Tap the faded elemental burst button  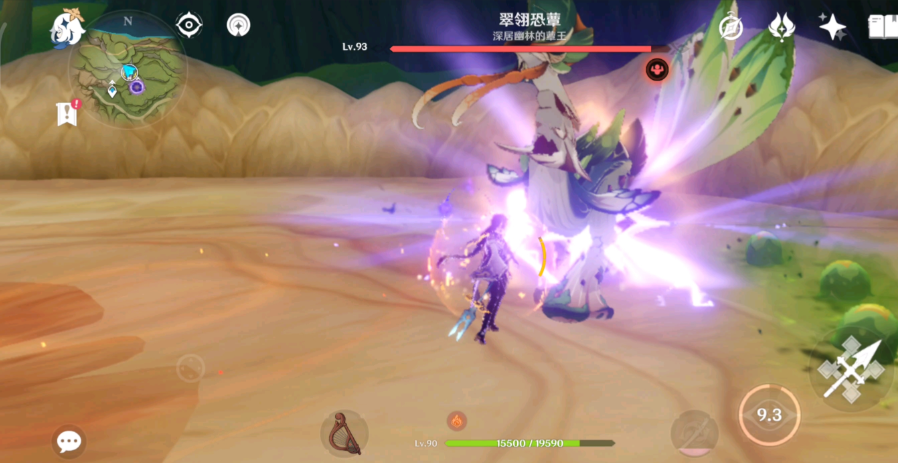click(694, 432)
